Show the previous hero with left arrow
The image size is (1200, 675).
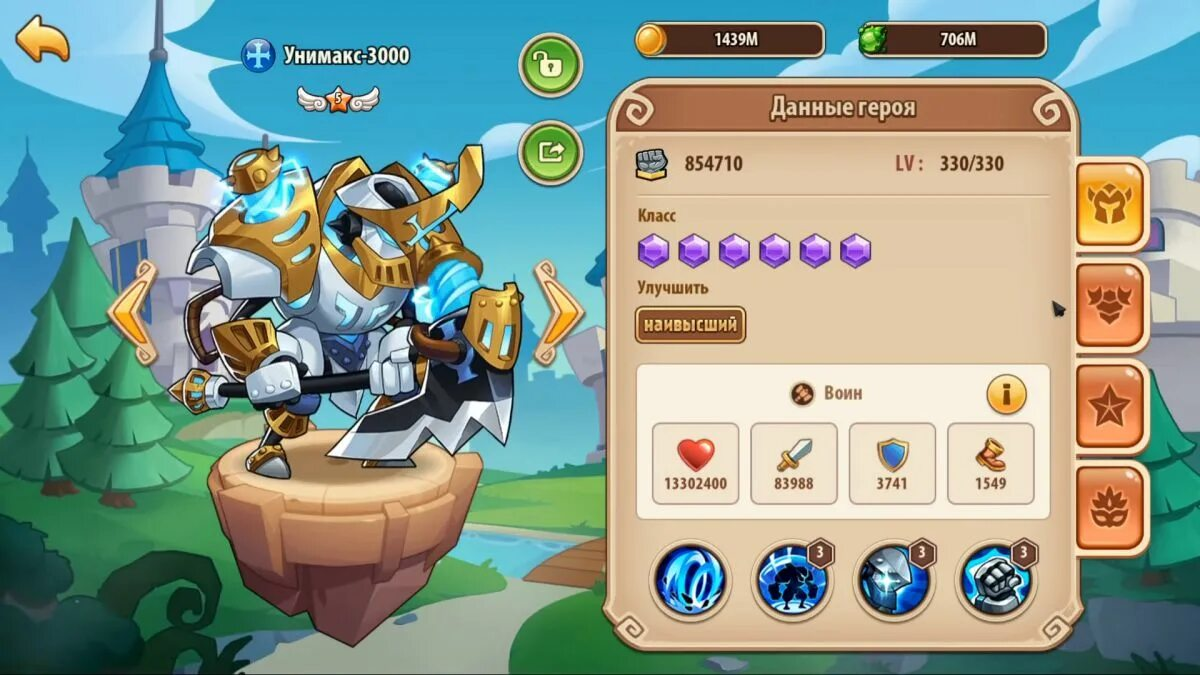[133, 312]
